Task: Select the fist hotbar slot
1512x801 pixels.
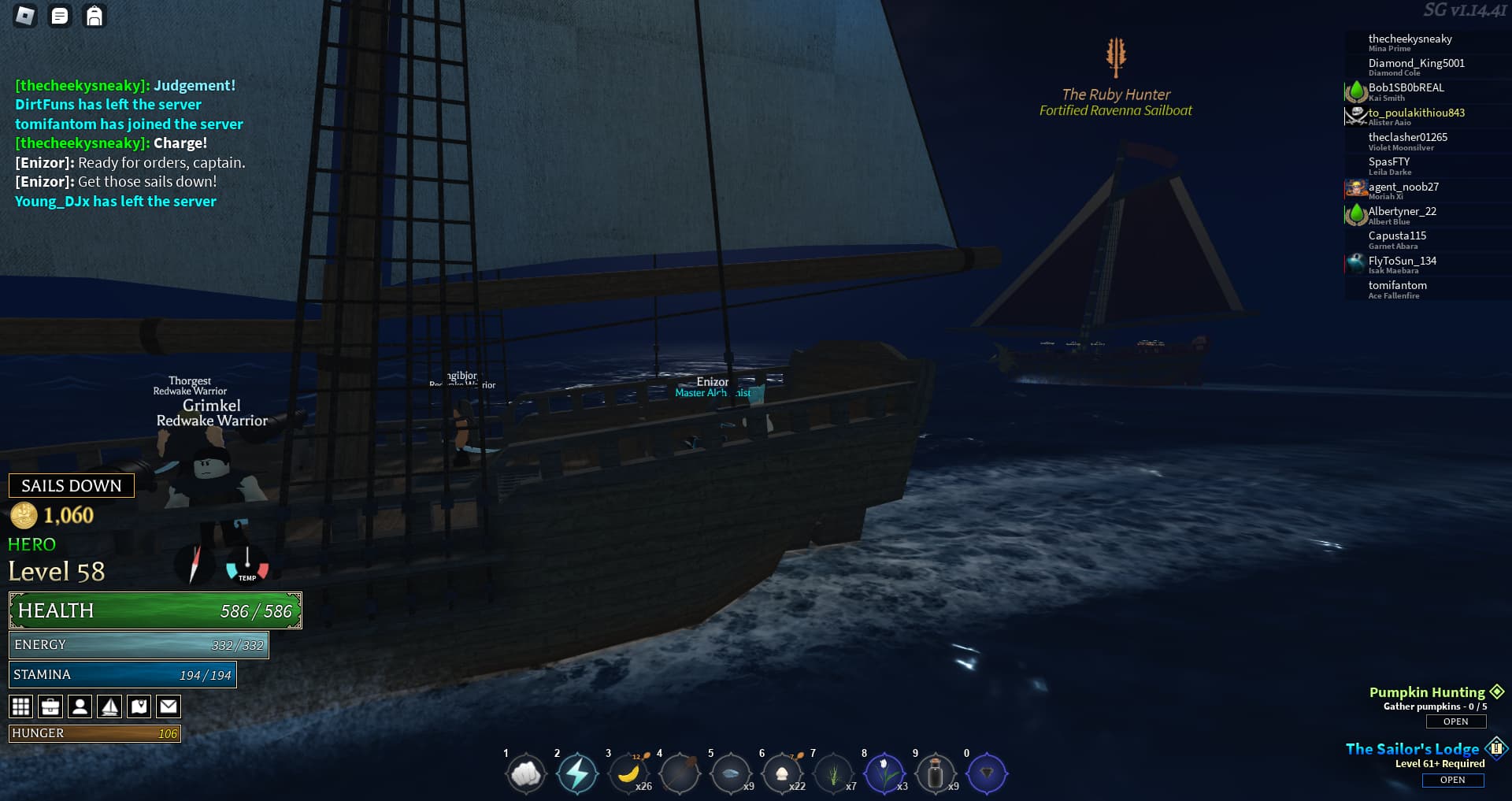Action: click(x=526, y=774)
